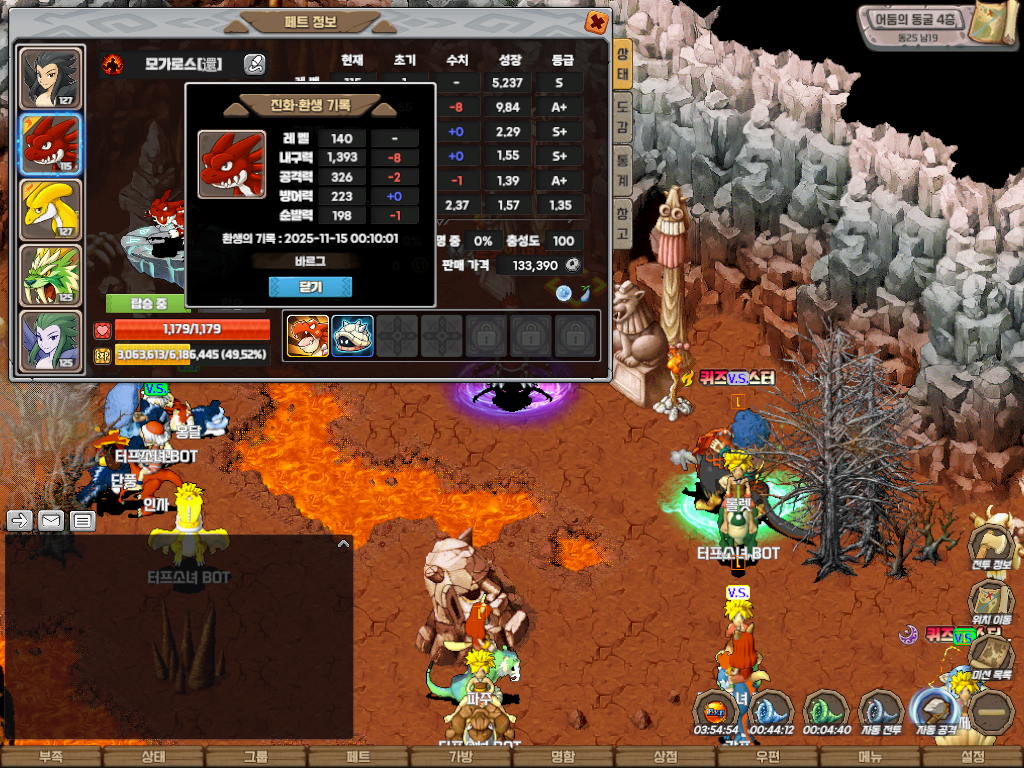Show the 미션 목록 mission list
This screenshot has width=1024, height=768.
click(x=990, y=656)
